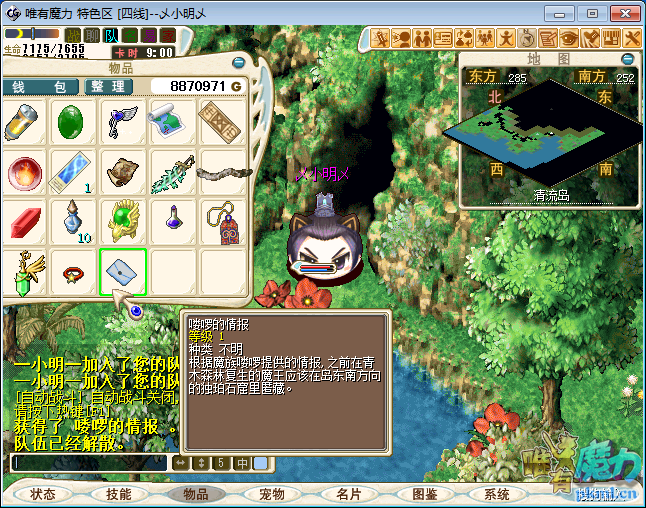Click the green-jeweled gold helmet slot
Screen dimensions: 646x508
[123, 222]
